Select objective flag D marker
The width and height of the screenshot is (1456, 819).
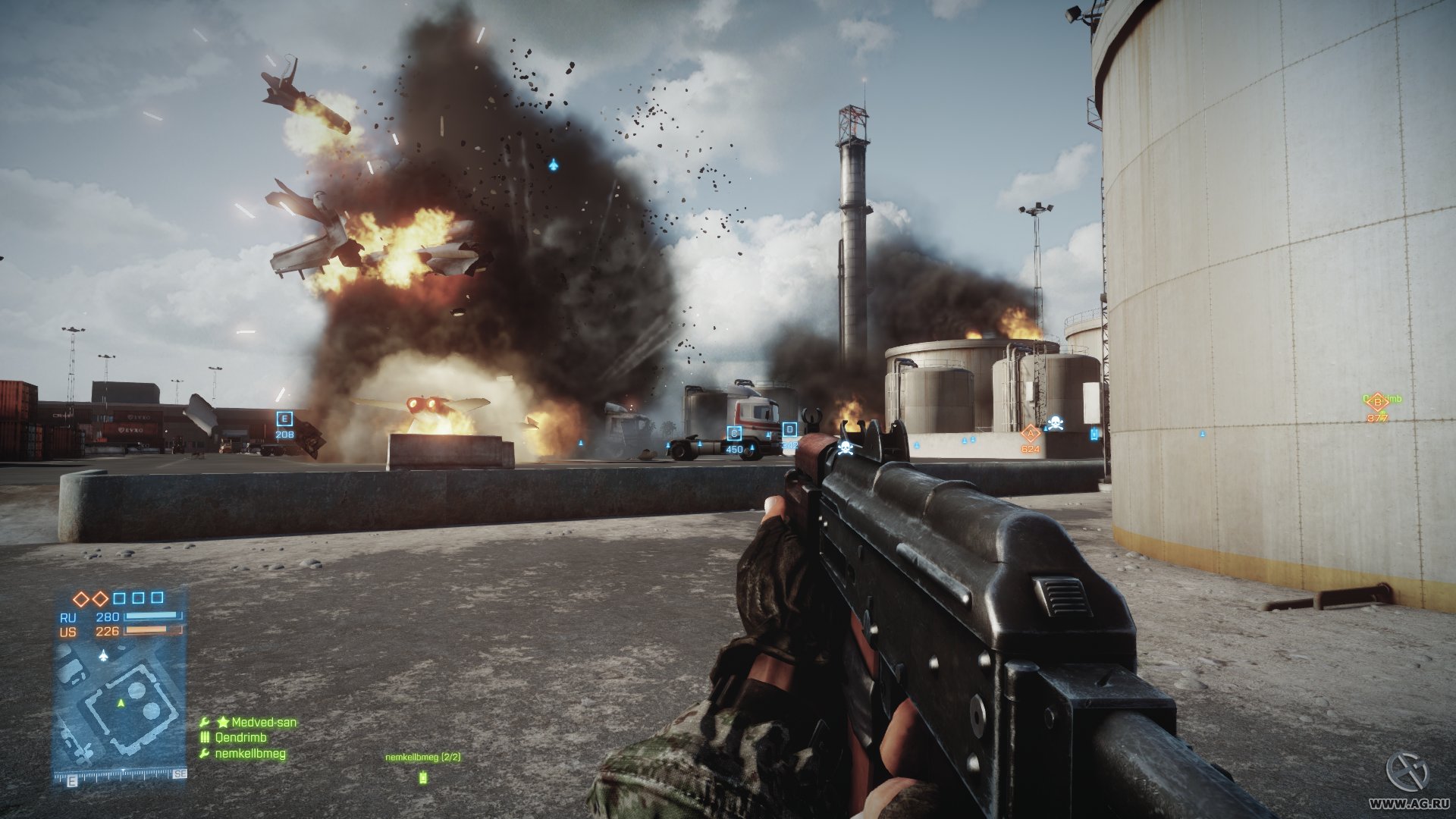click(x=789, y=430)
